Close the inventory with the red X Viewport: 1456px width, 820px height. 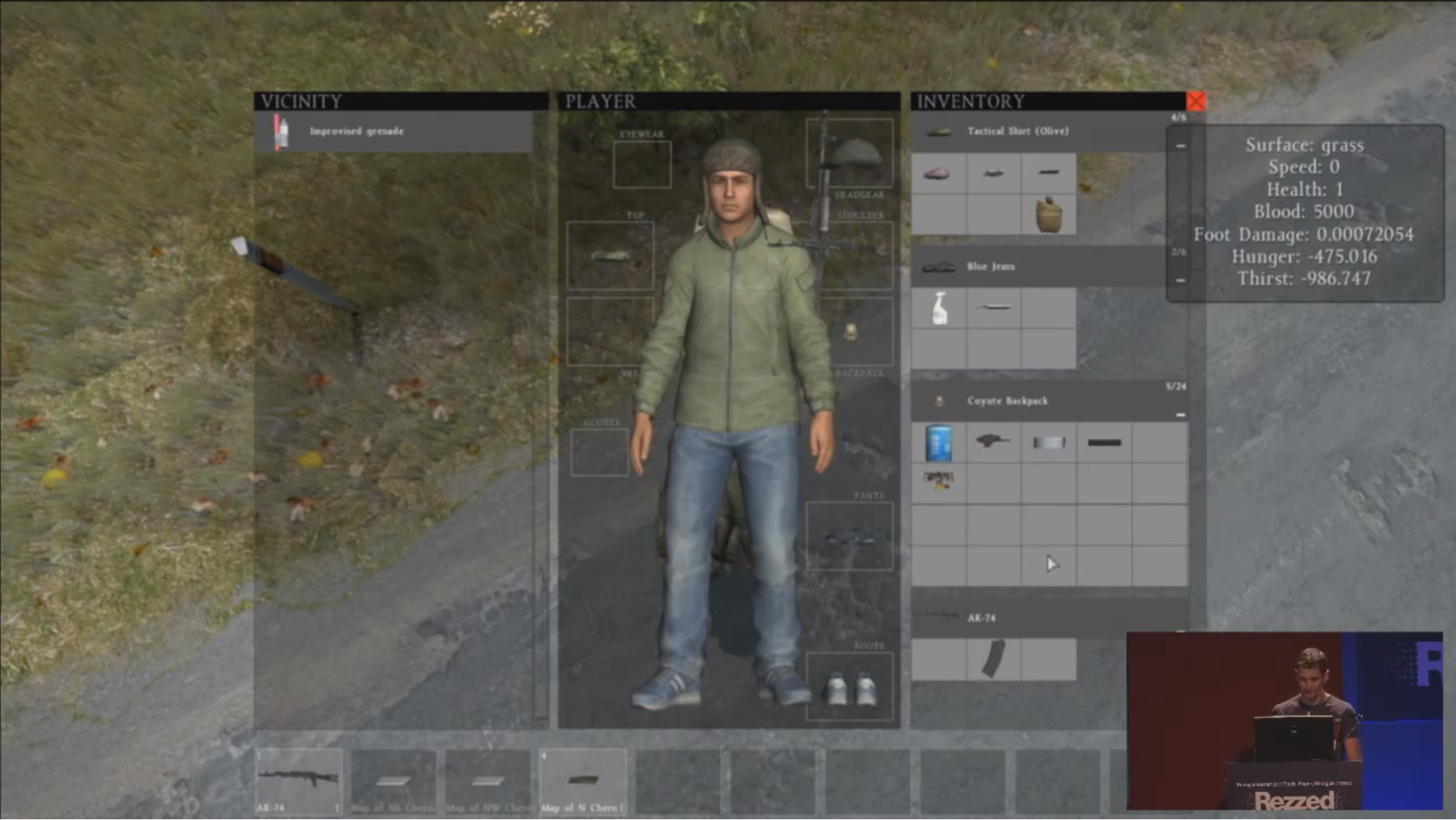tap(1196, 101)
